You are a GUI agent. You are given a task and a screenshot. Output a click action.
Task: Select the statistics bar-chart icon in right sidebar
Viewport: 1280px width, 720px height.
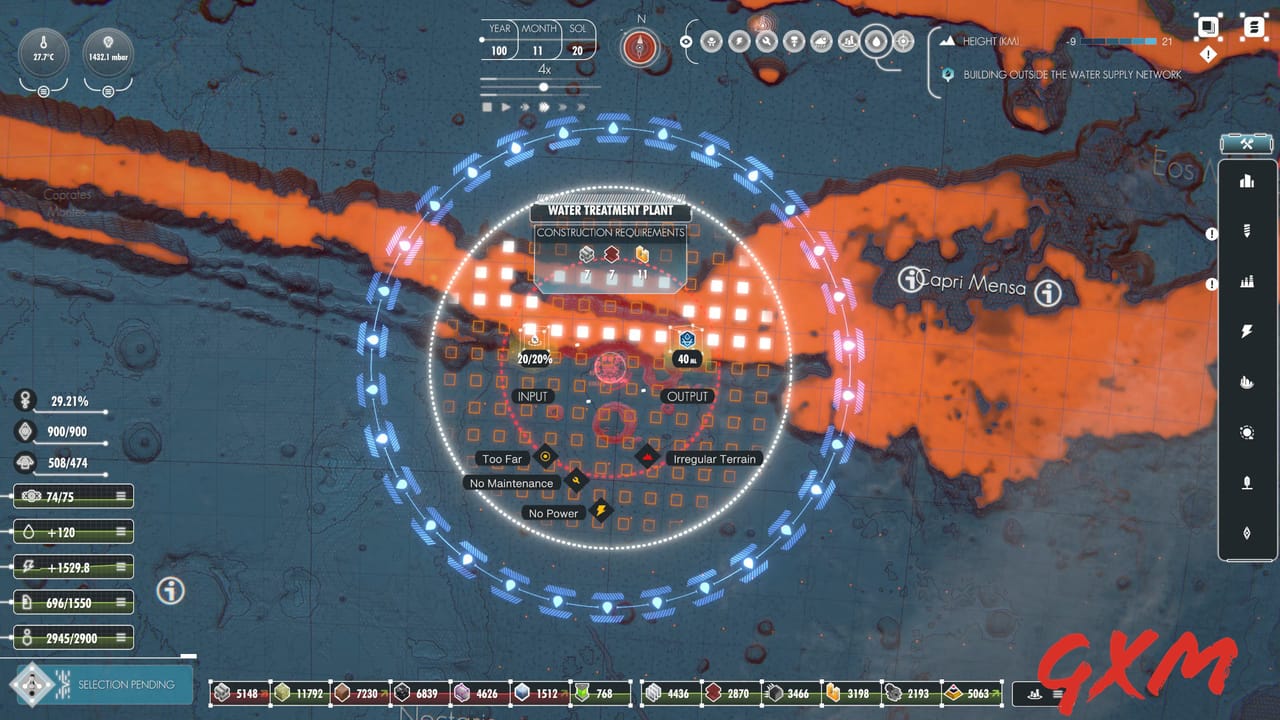[1247, 181]
